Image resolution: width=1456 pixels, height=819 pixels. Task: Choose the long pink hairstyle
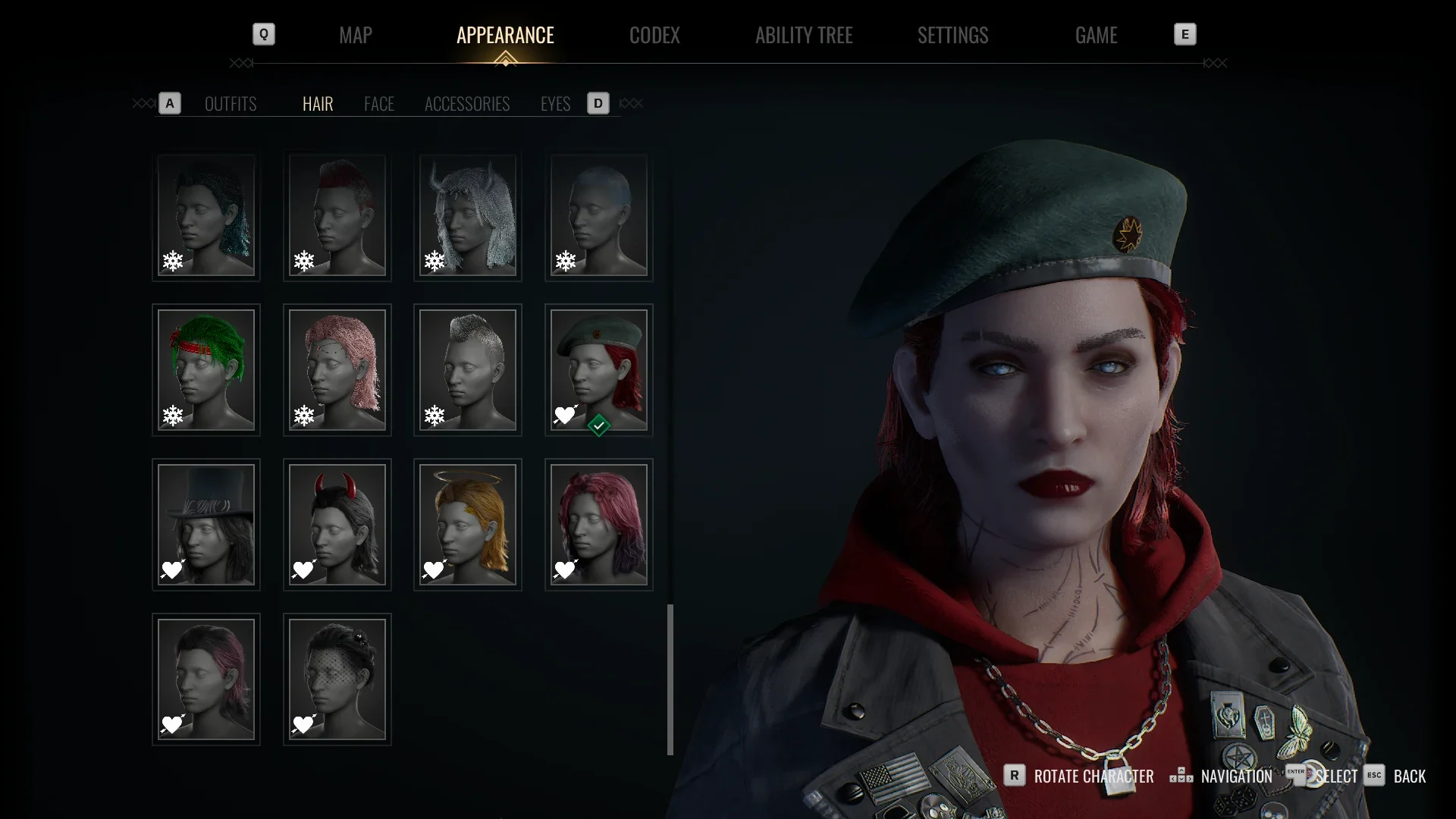click(337, 370)
